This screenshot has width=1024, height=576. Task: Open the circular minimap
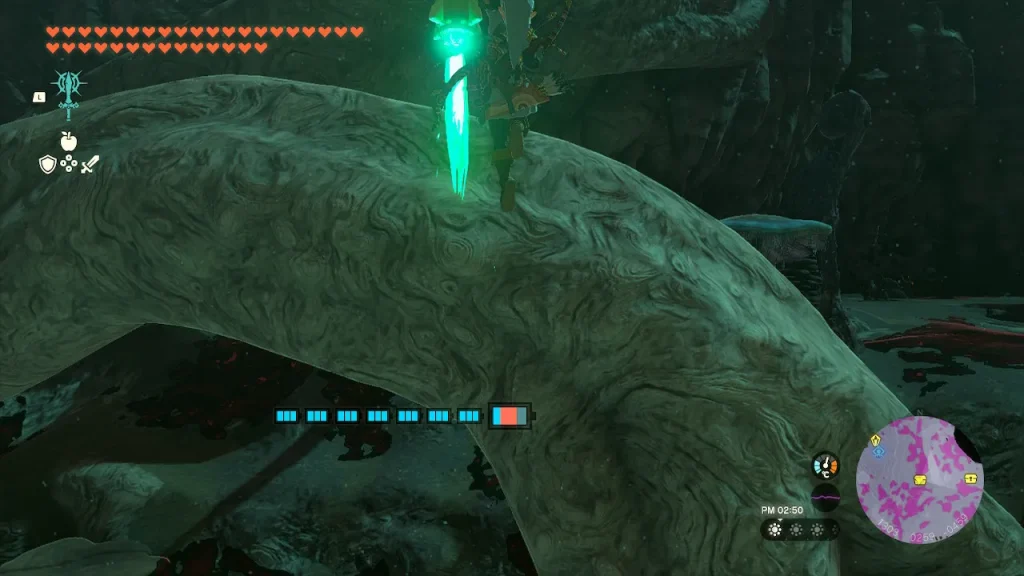(x=920, y=480)
